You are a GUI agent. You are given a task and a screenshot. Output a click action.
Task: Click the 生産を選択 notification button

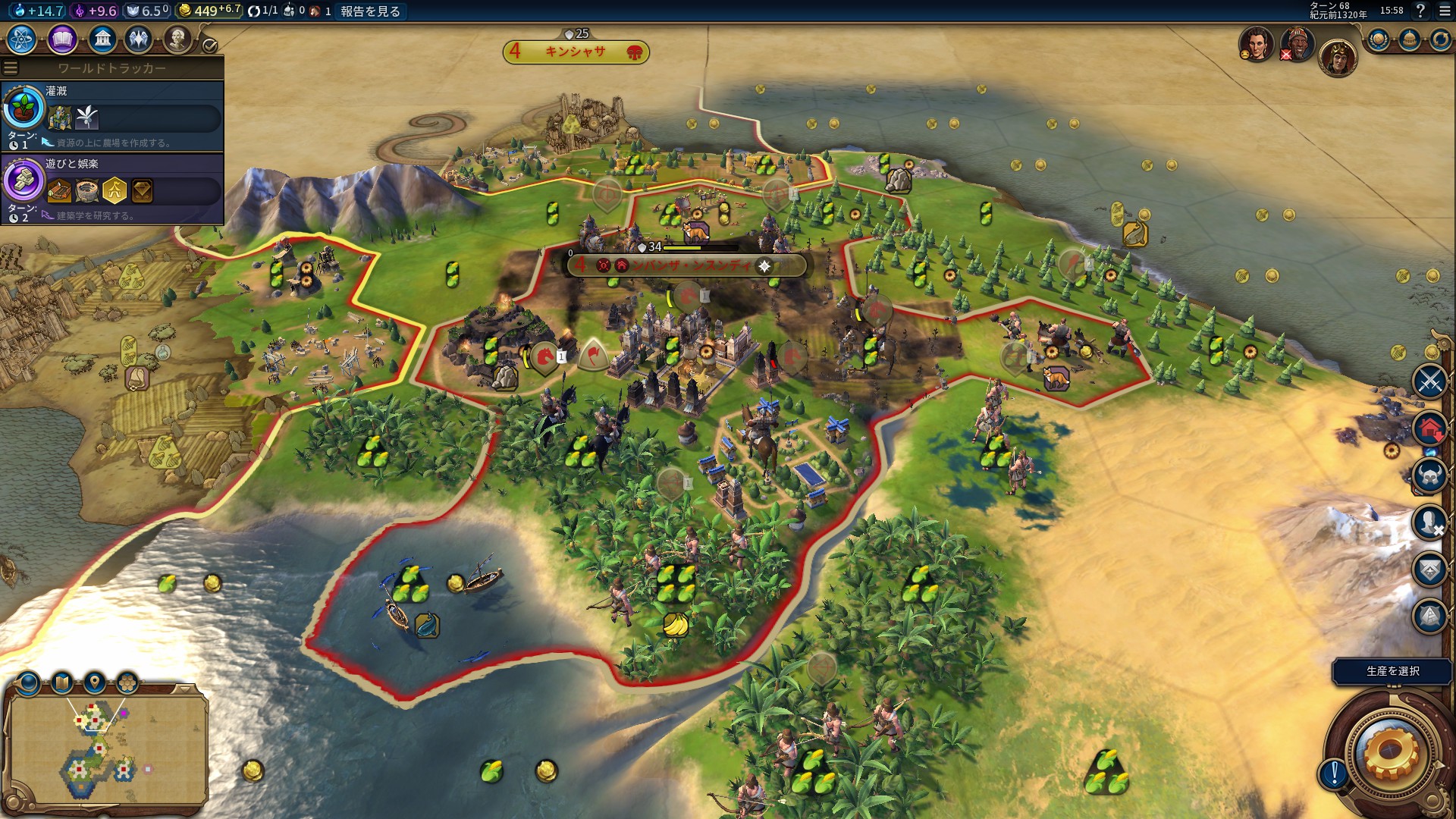tap(1392, 671)
